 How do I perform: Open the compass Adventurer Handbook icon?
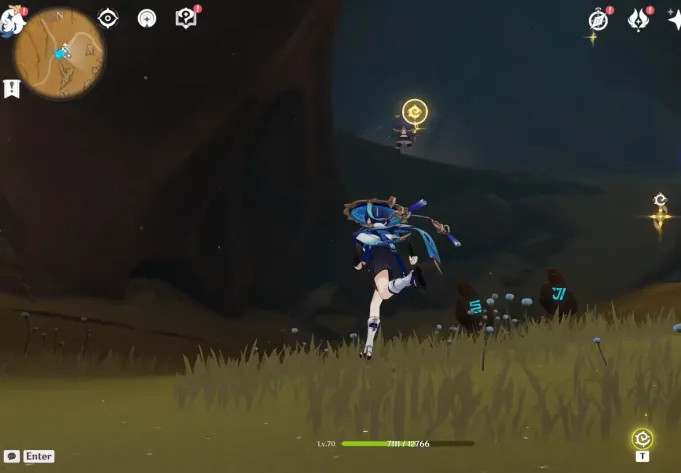point(598,19)
